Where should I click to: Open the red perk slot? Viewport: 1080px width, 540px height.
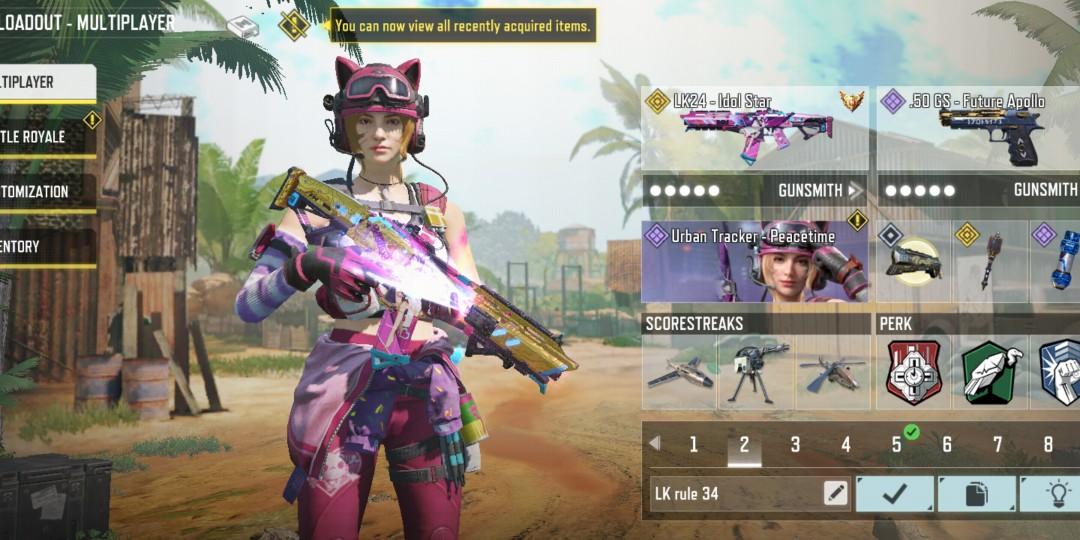coord(914,372)
